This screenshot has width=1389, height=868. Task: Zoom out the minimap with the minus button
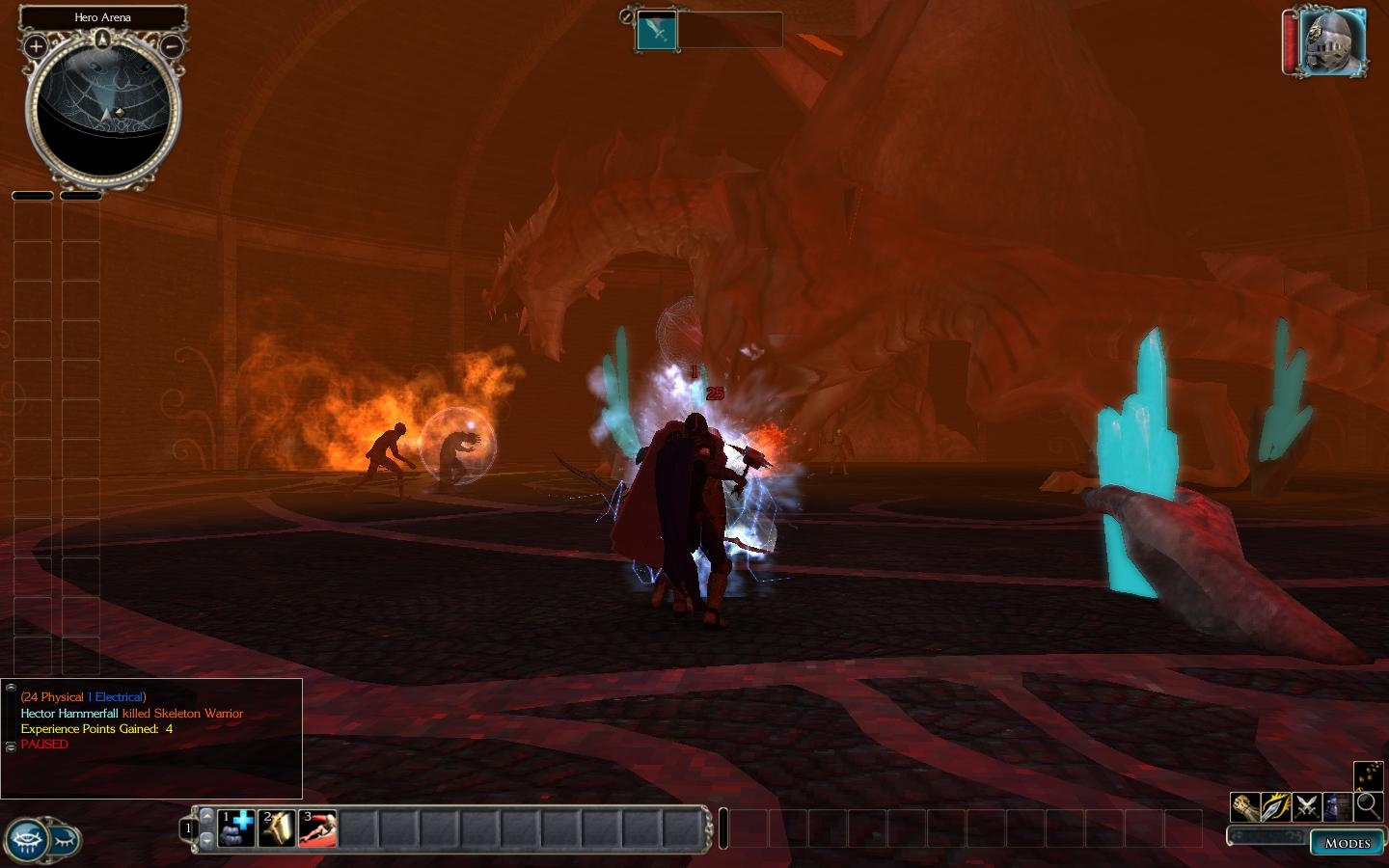tap(171, 45)
